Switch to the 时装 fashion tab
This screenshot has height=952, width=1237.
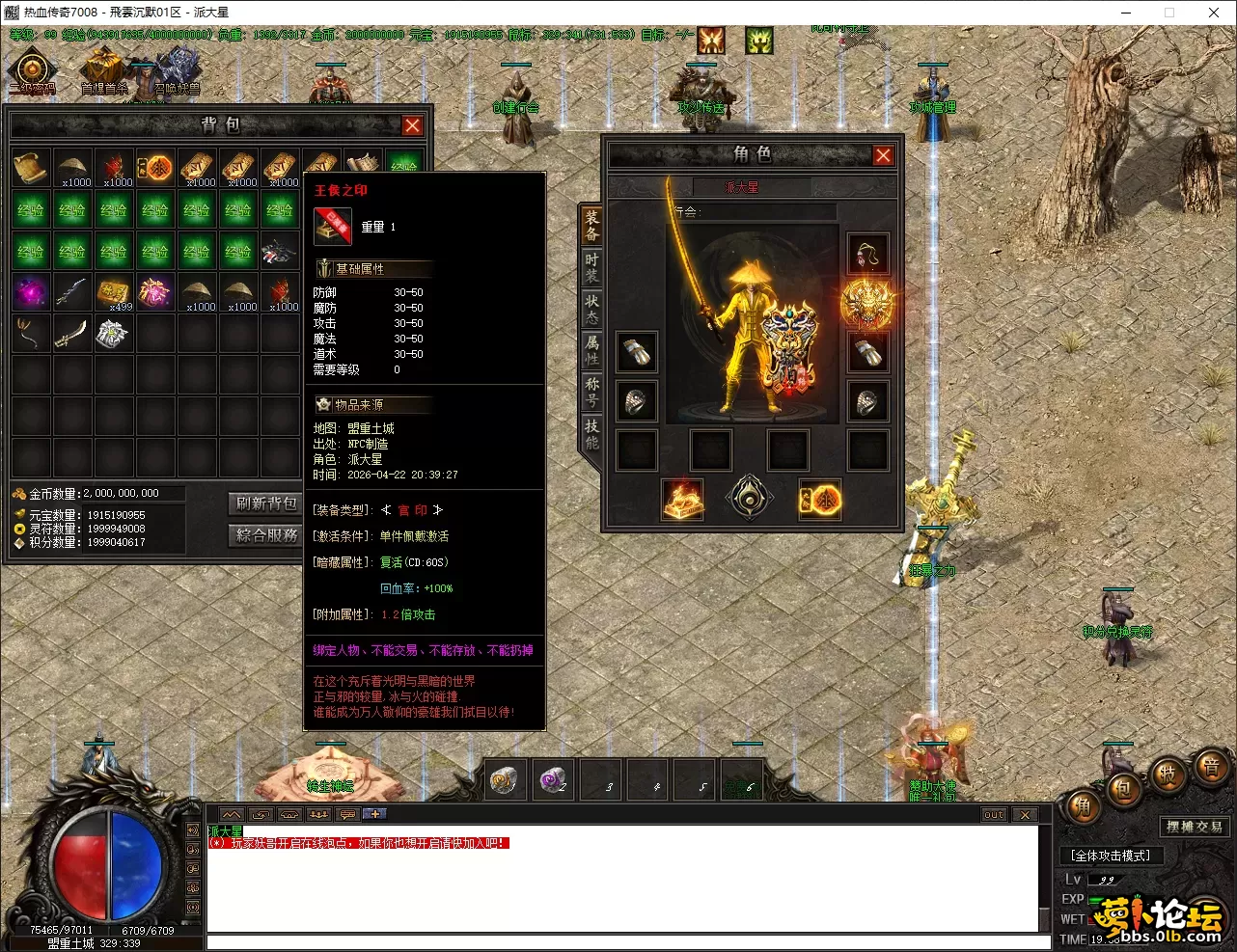point(591,267)
